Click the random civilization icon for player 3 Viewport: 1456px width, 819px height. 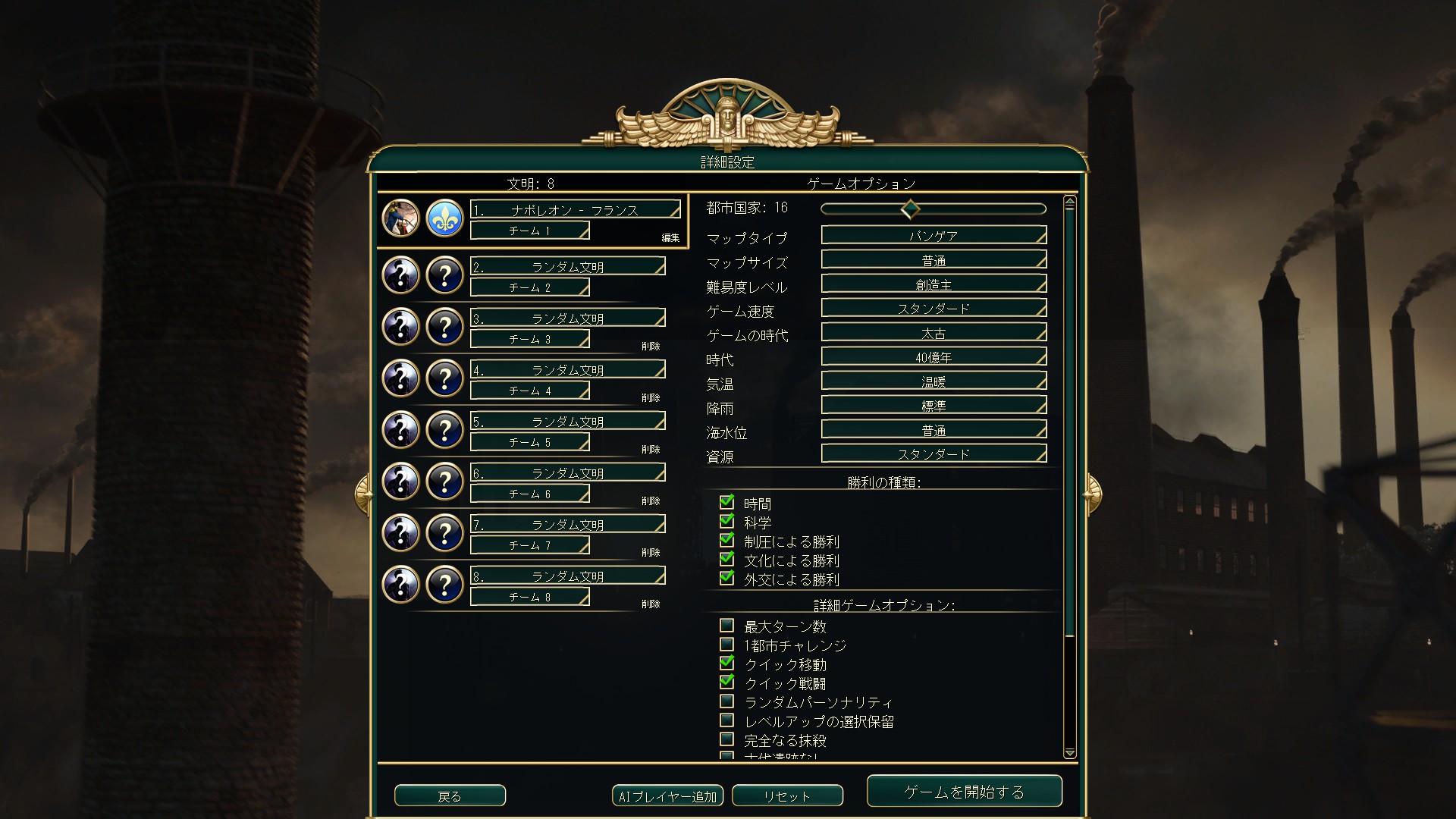(444, 327)
